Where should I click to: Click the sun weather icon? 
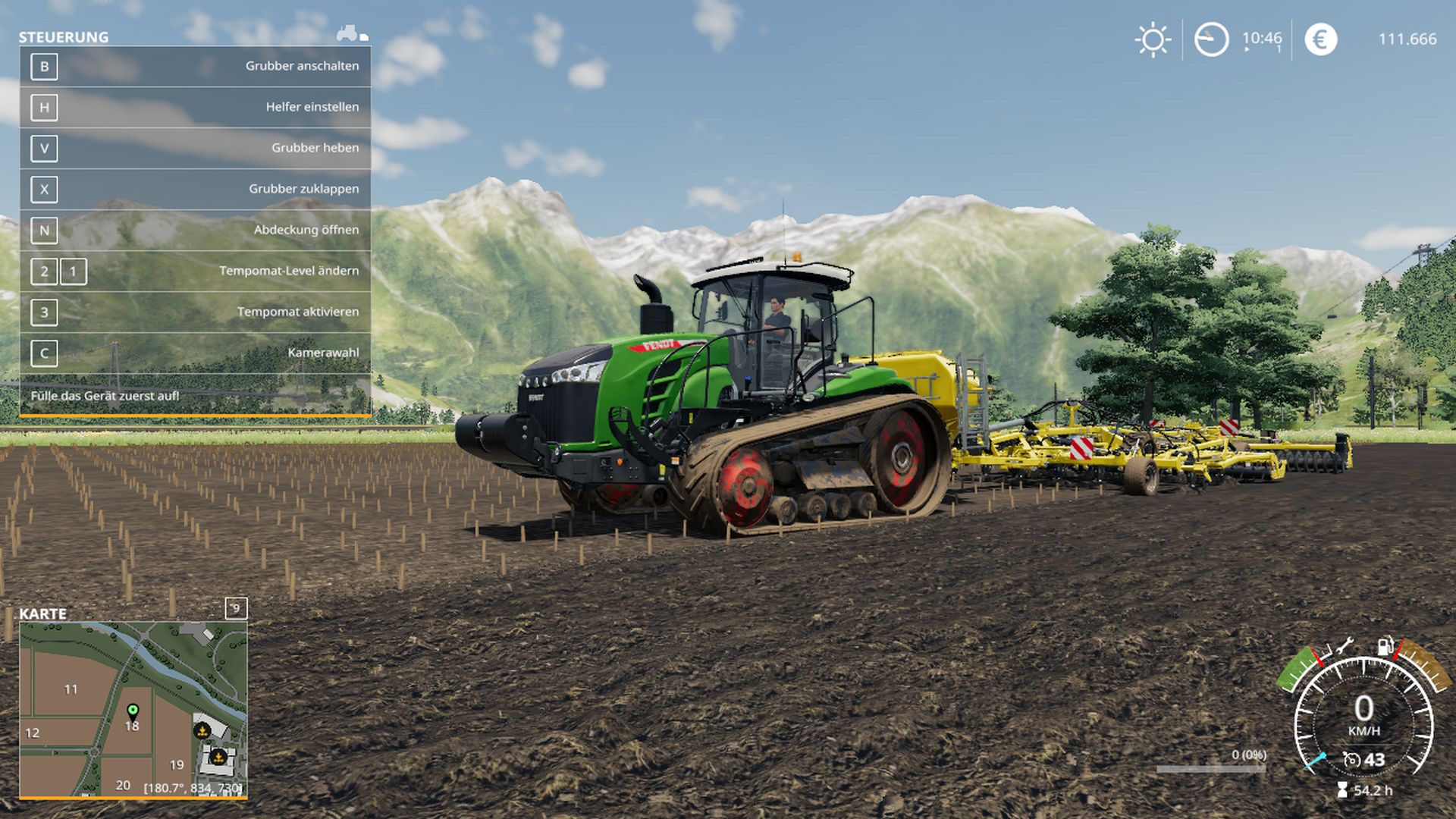point(1153,39)
